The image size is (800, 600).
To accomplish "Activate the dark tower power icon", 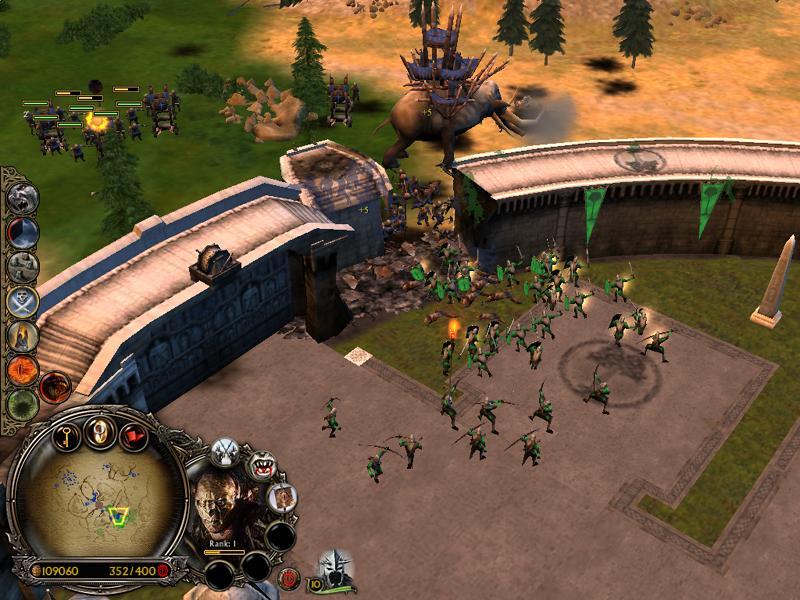I will coord(22,232).
